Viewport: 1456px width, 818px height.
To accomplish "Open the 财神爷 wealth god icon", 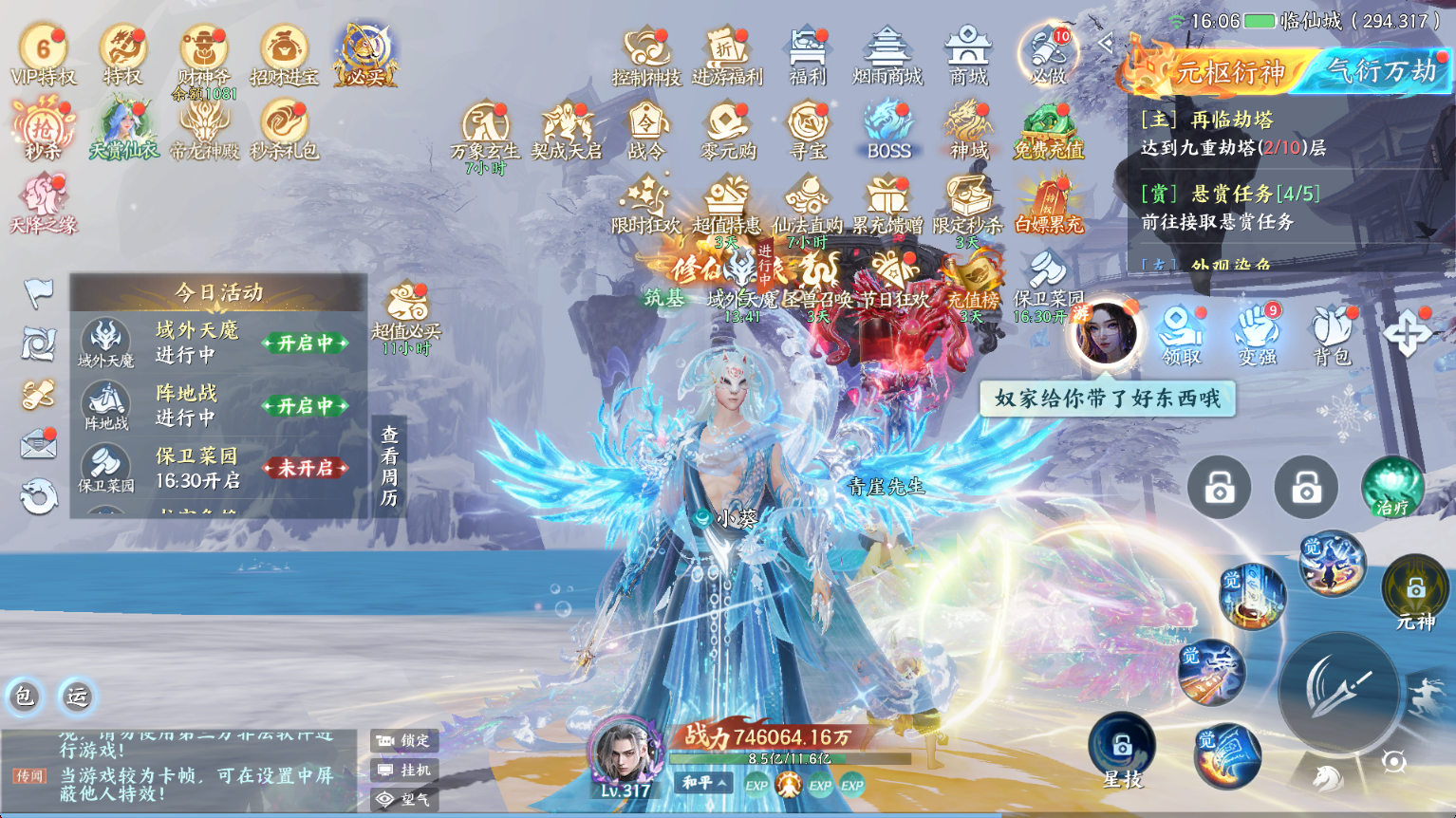I will (x=203, y=54).
